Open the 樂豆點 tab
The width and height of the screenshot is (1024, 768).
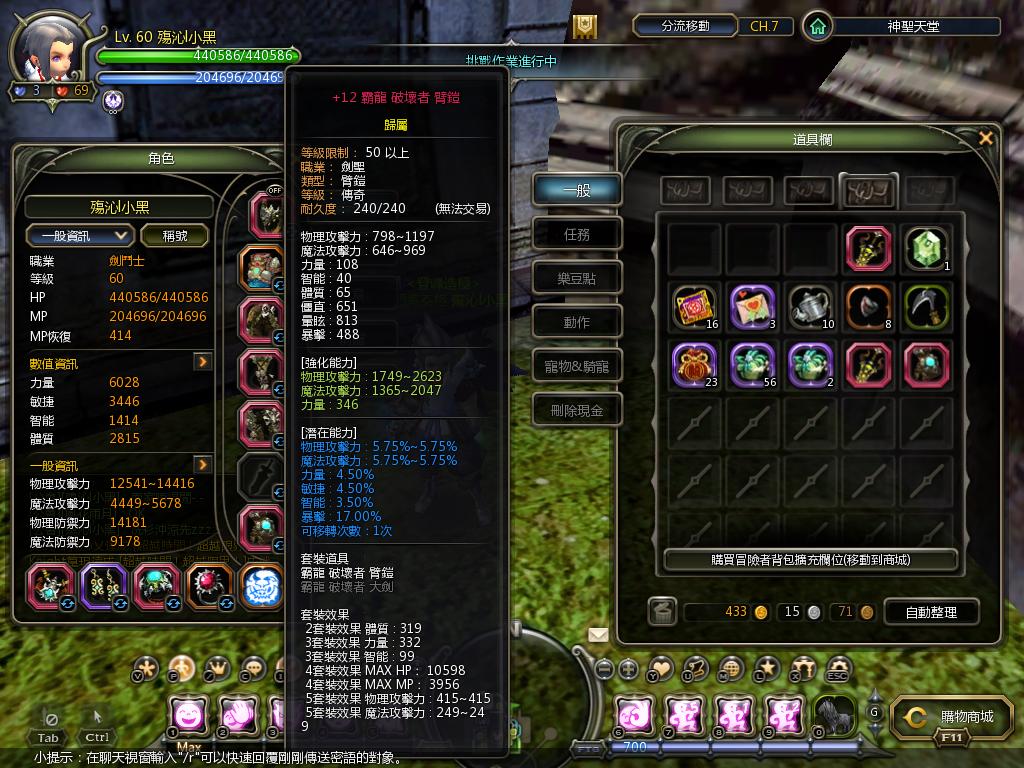pos(576,279)
